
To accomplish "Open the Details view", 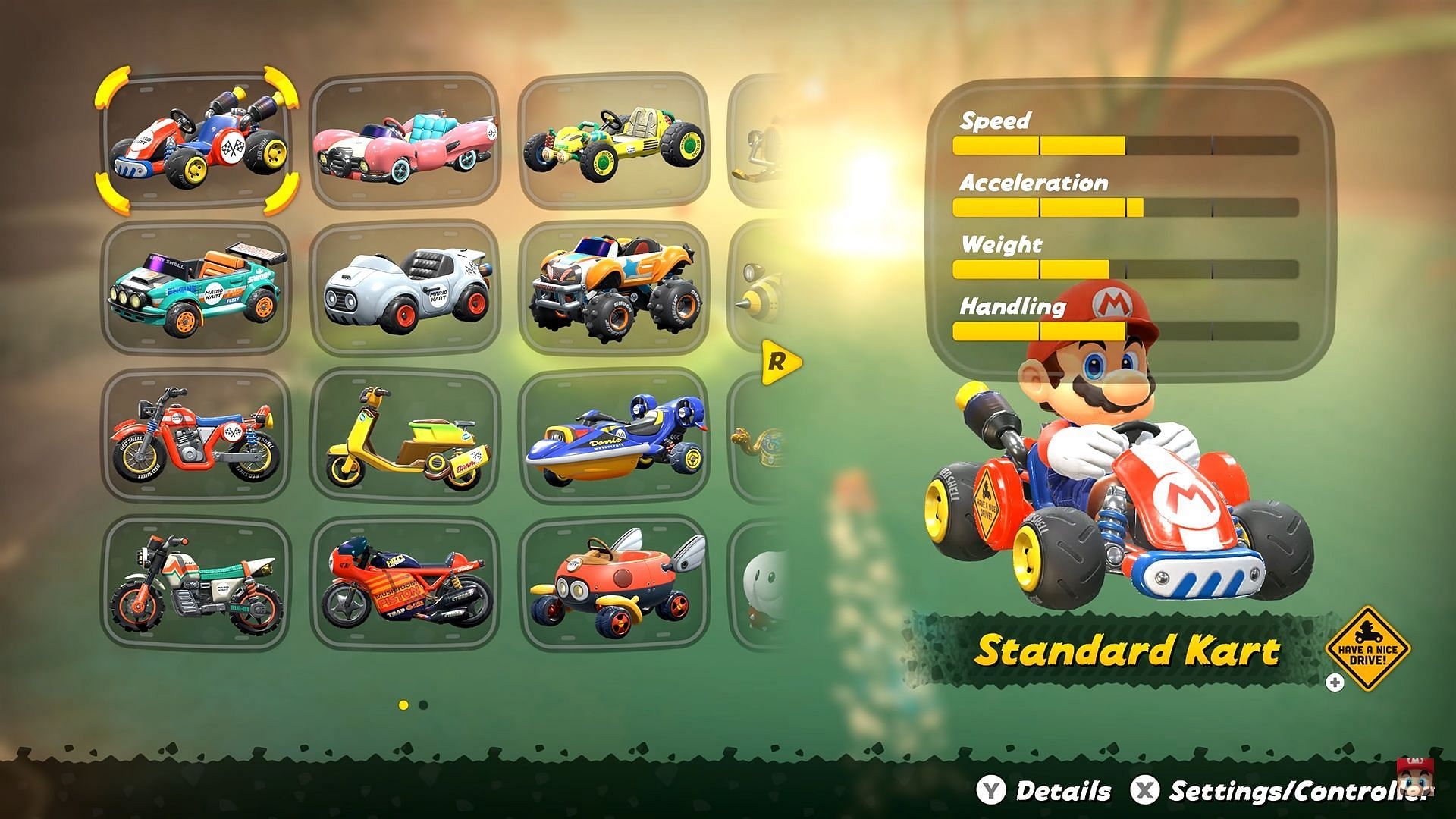I will (1046, 791).
